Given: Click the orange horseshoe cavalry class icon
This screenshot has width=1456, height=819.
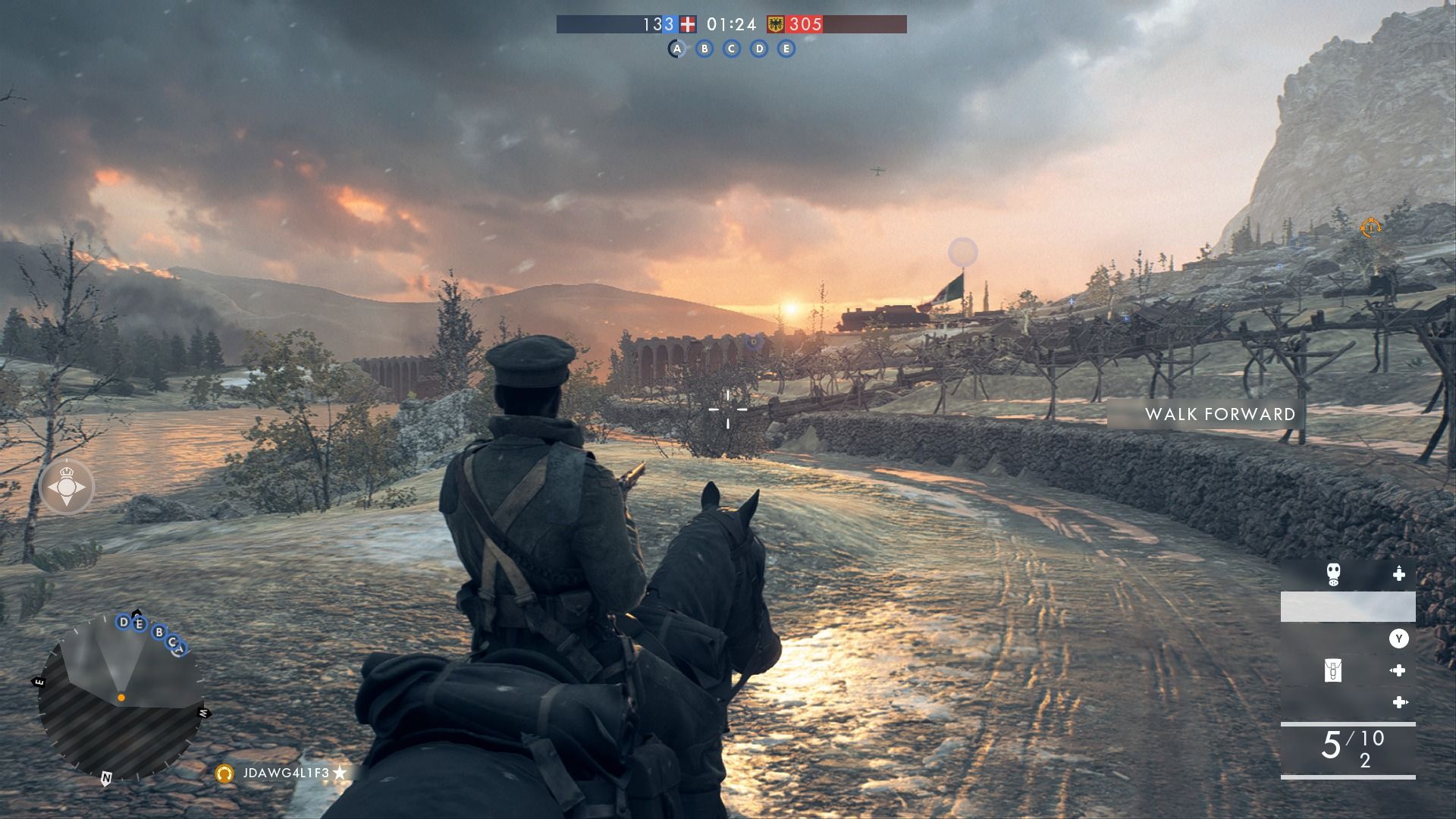Looking at the screenshot, I should click(x=224, y=773).
